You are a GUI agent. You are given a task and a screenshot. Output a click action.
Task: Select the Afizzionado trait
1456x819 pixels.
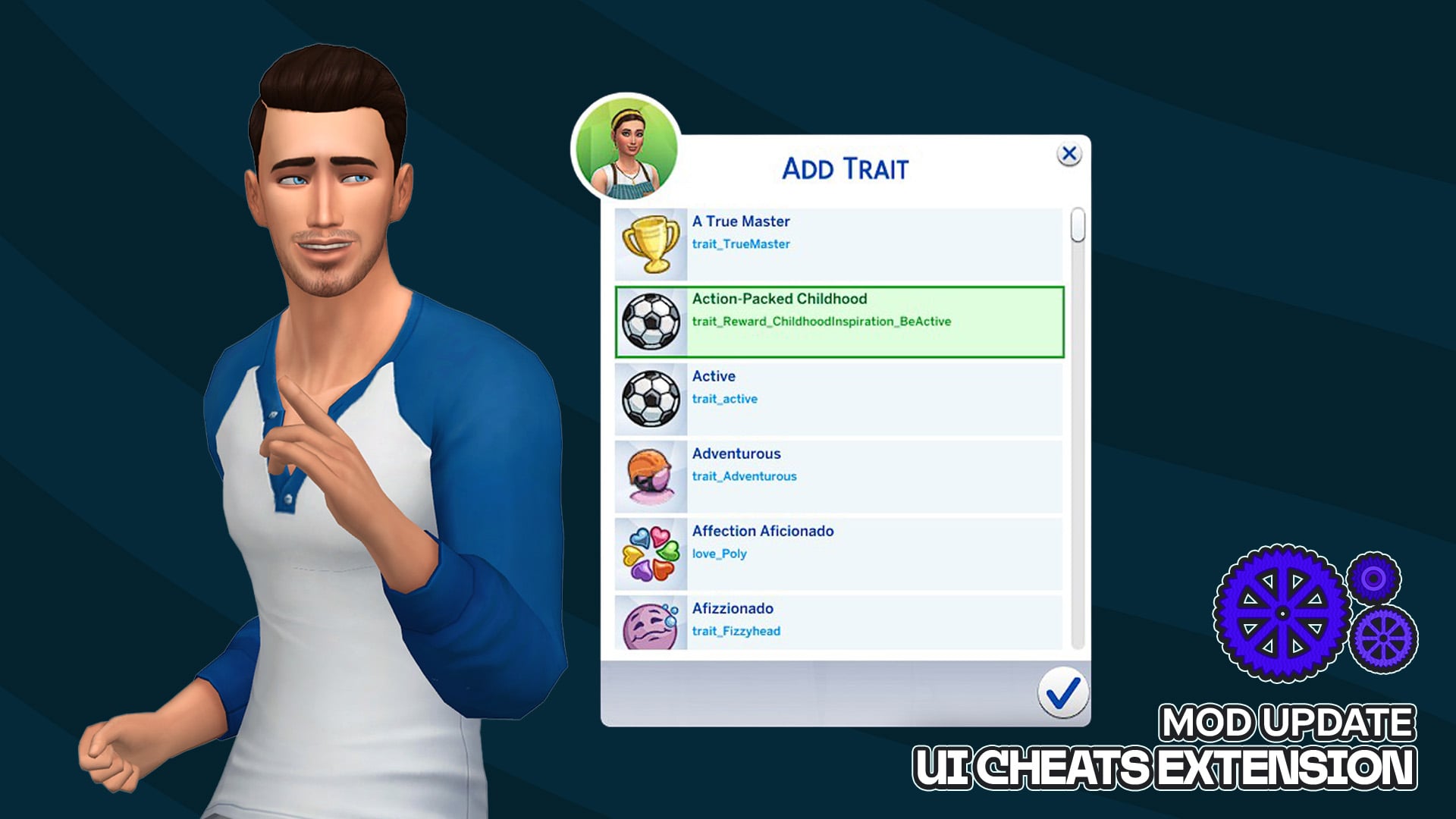[838, 623]
